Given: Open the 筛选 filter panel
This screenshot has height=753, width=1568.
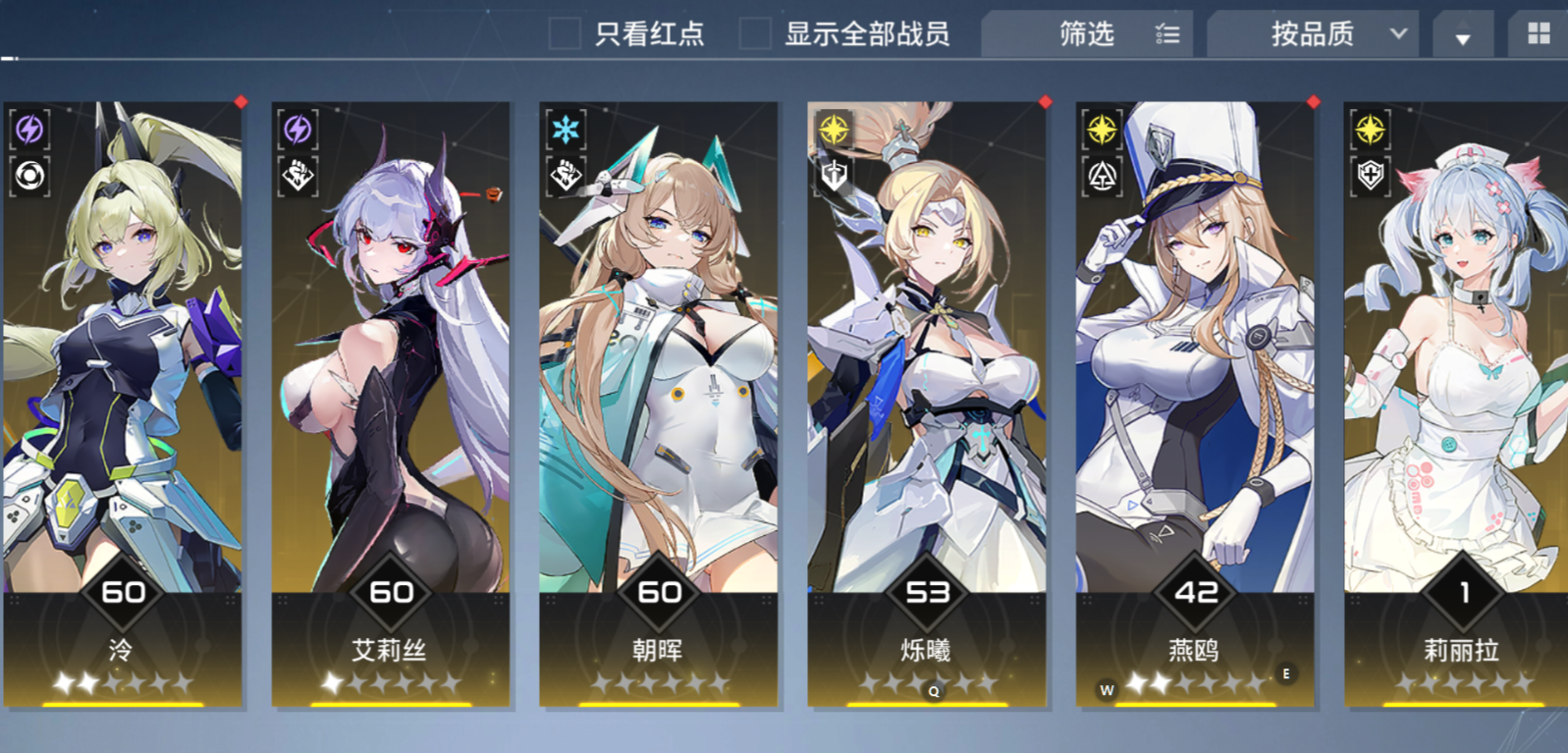Looking at the screenshot, I should coord(1084,33).
